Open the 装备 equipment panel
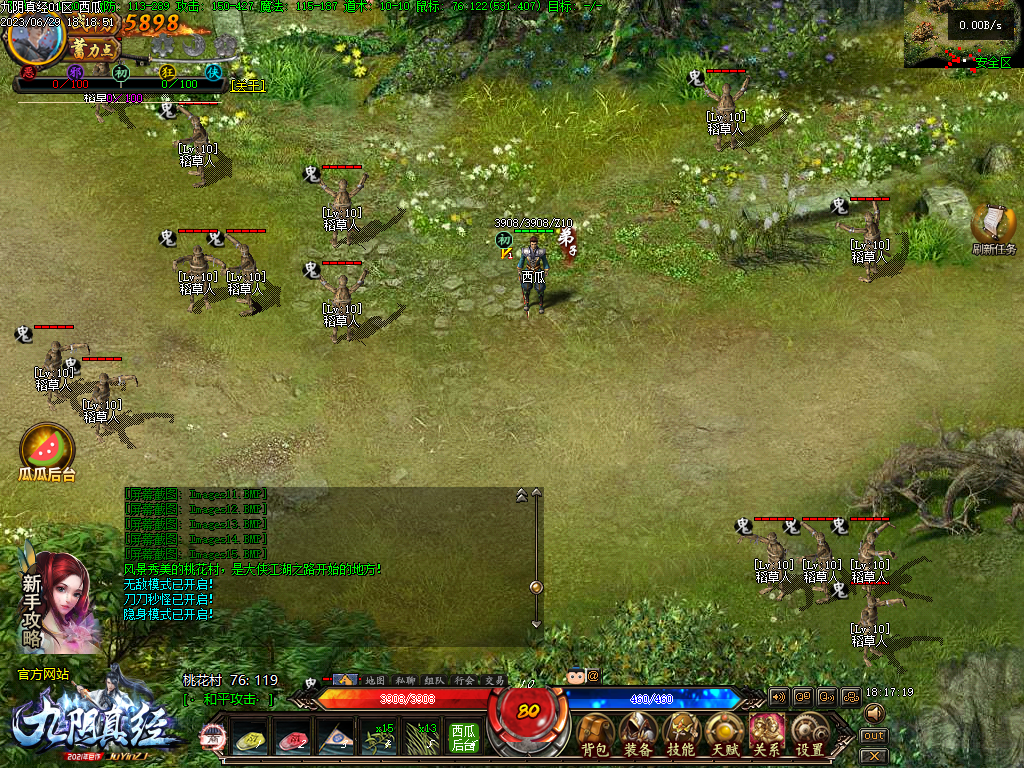 point(638,734)
